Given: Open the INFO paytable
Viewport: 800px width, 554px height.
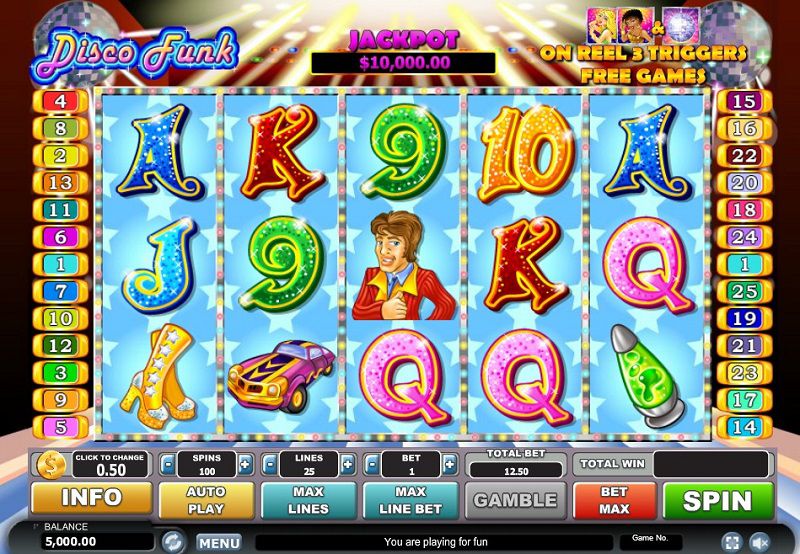Looking at the screenshot, I should 91,498.
